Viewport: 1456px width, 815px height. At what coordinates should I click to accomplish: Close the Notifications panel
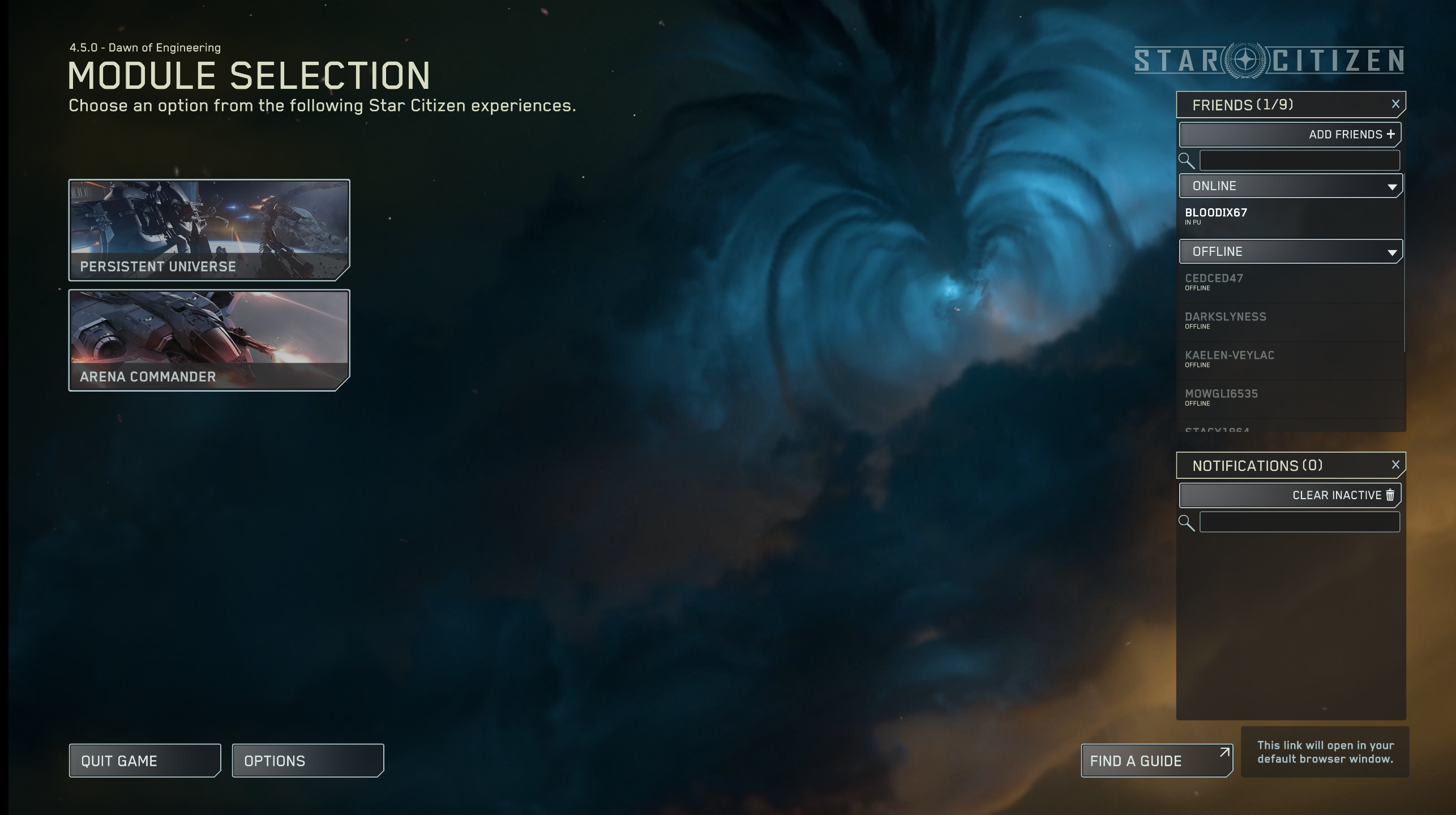click(1395, 465)
